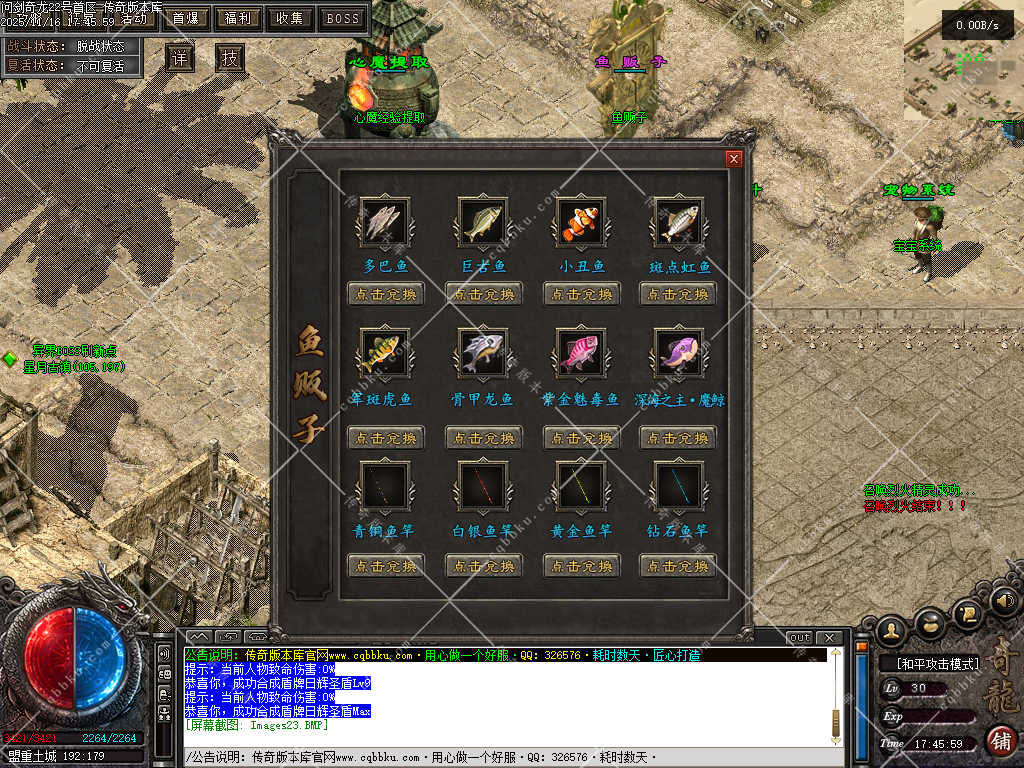Close the fish vendor exchange window

(734, 158)
